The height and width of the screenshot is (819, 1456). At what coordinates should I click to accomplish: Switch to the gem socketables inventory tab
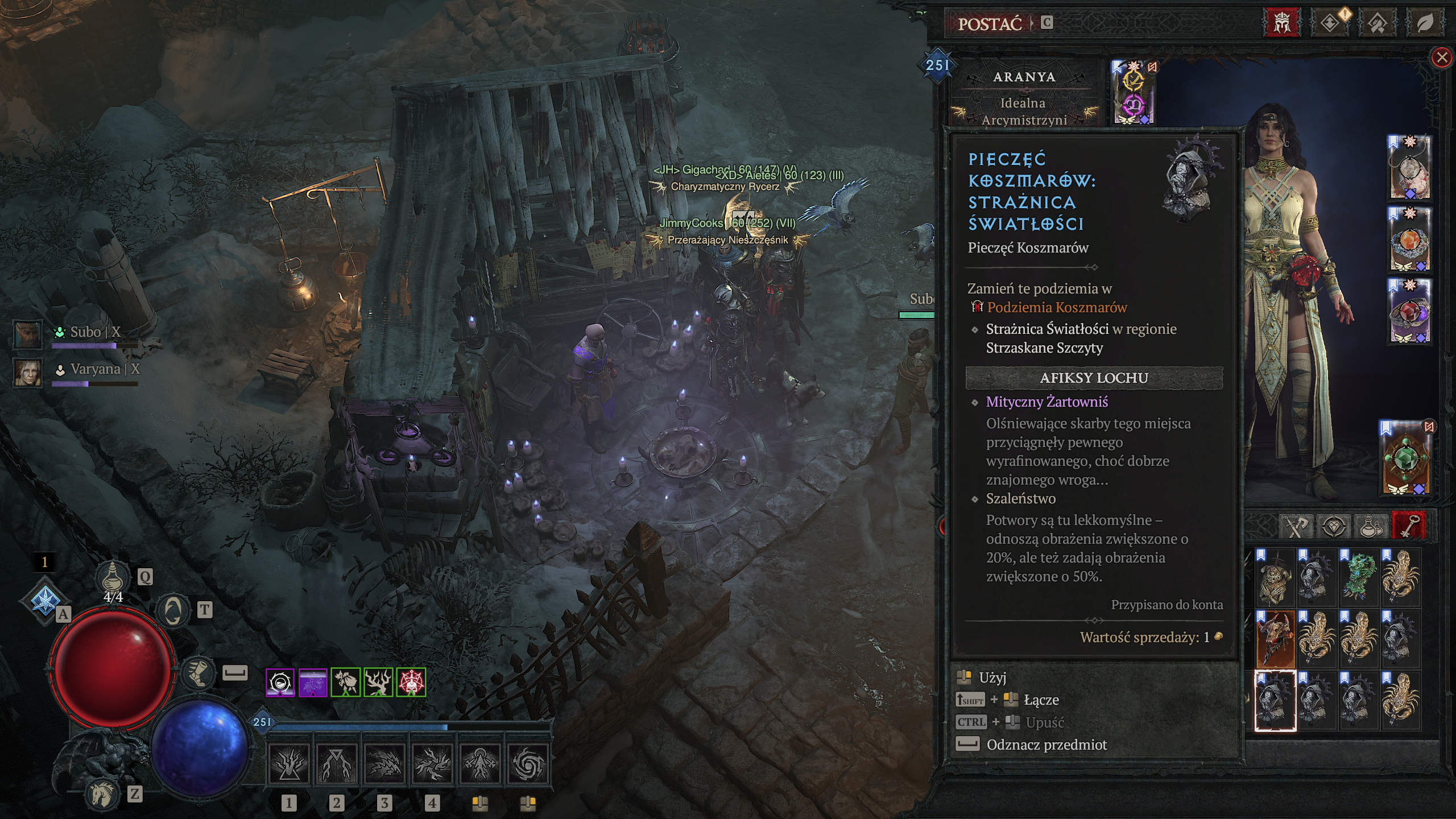coord(1333,526)
